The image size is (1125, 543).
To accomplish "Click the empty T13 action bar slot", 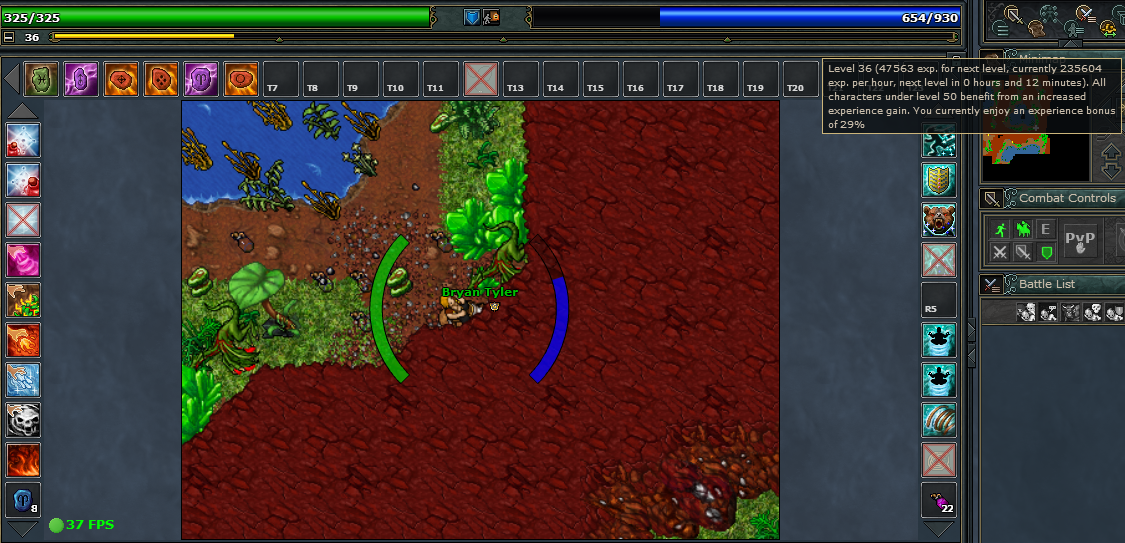I will 515,78.
